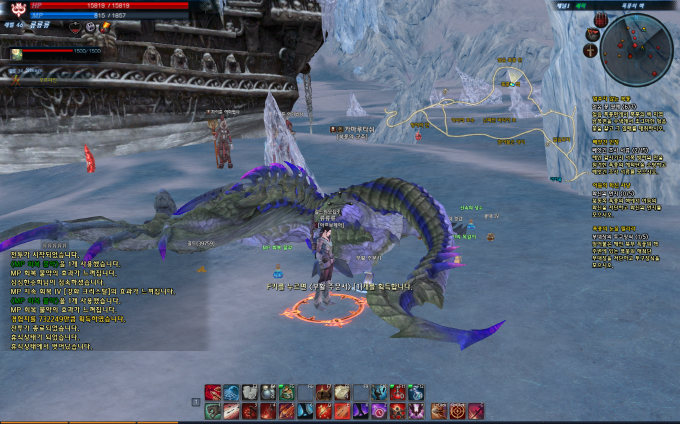Image resolution: width=680 pixels, height=424 pixels.
Task: Click the hotbar page number indicator
Action: point(196,402)
